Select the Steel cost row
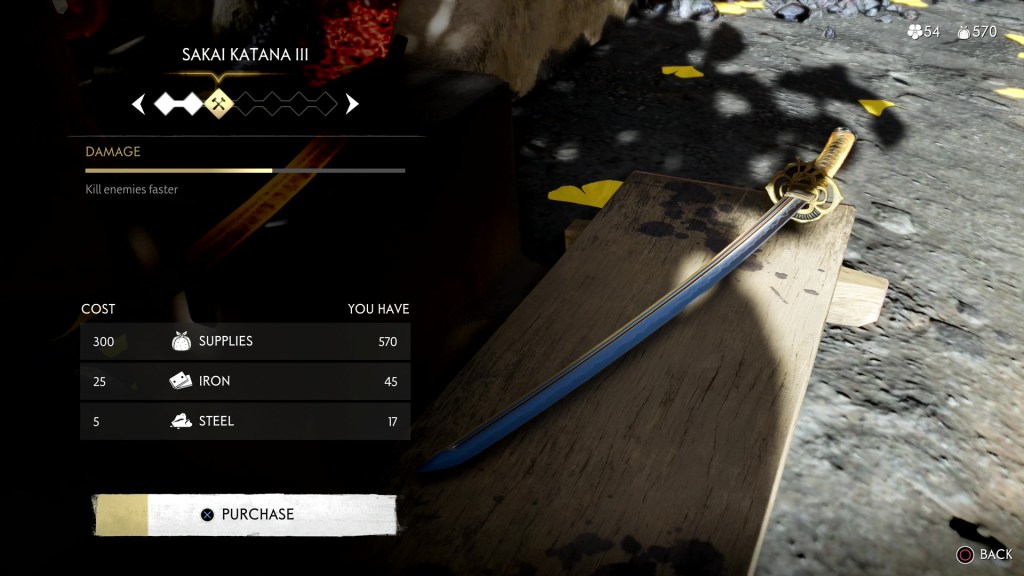Image resolution: width=1024 pixels, height=576 pixels. pos(245,421)
